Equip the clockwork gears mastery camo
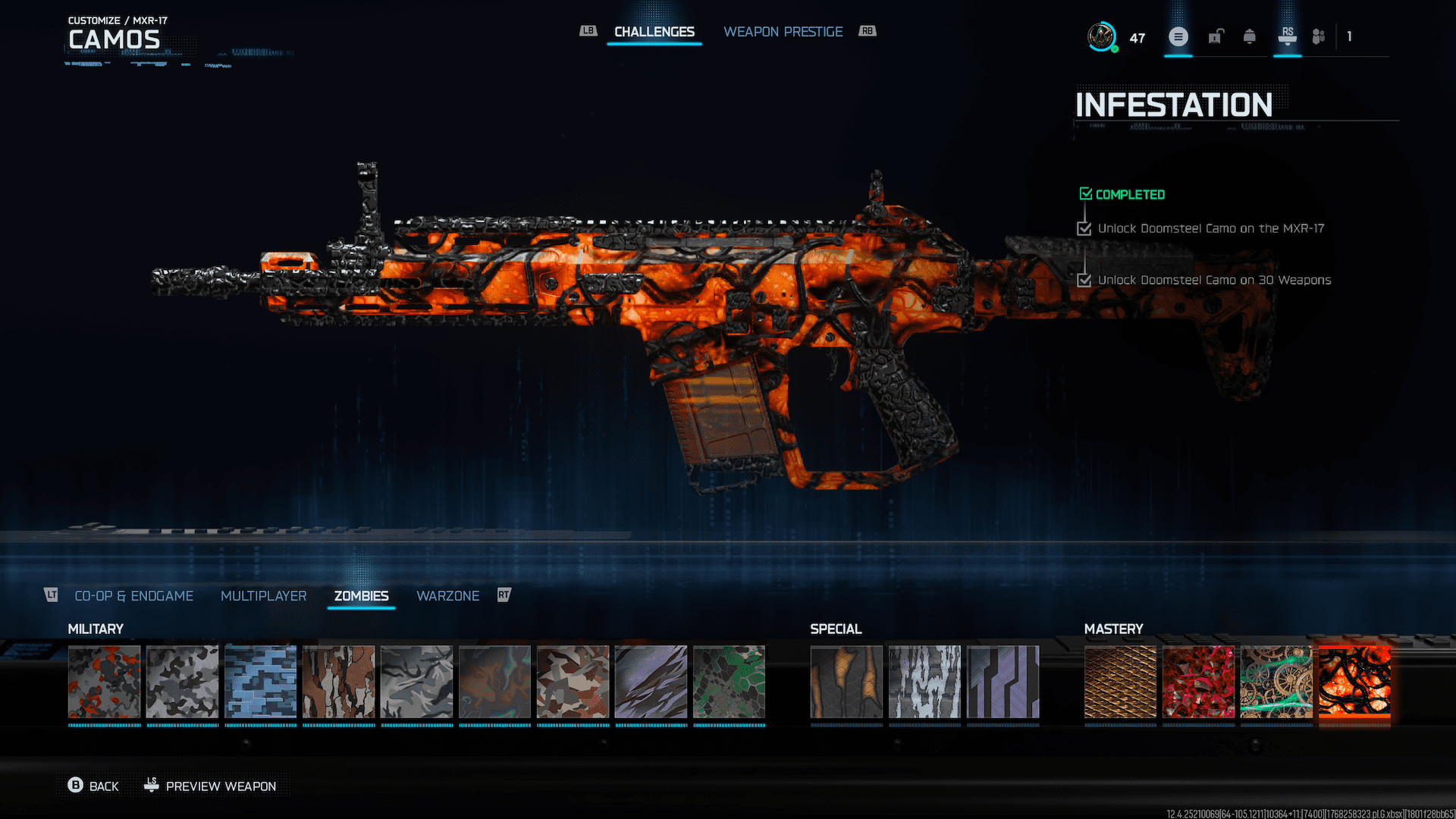 pos(1276,682)
